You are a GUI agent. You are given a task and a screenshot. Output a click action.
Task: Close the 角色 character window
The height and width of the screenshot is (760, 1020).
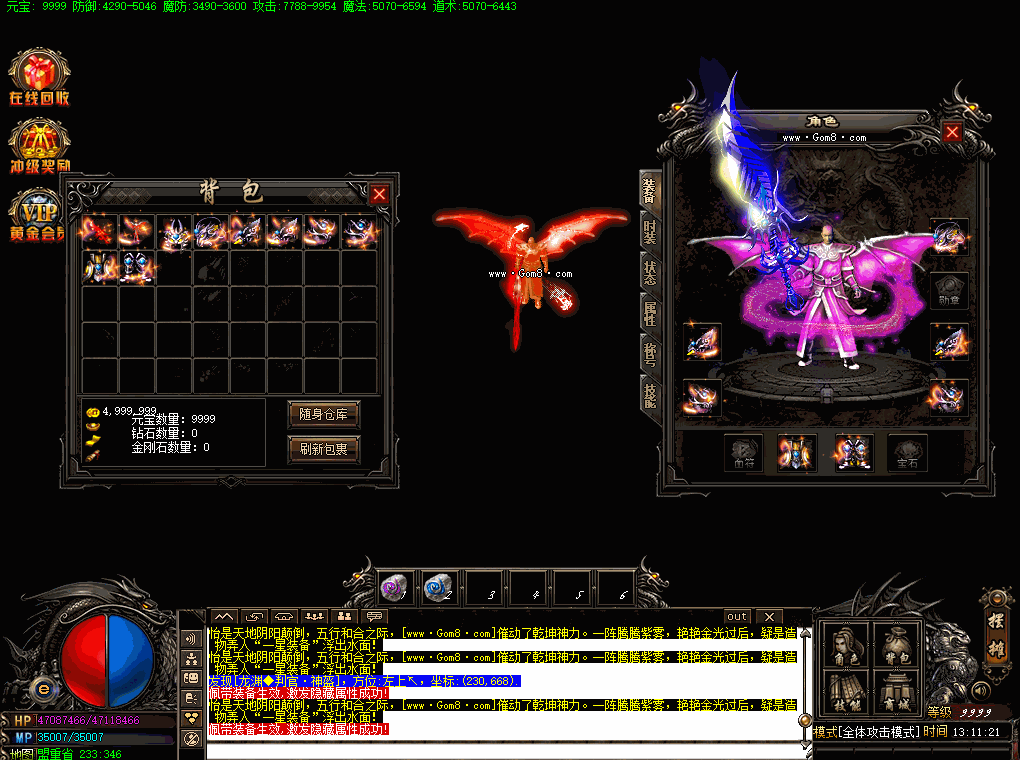click(x=952, y=132)
